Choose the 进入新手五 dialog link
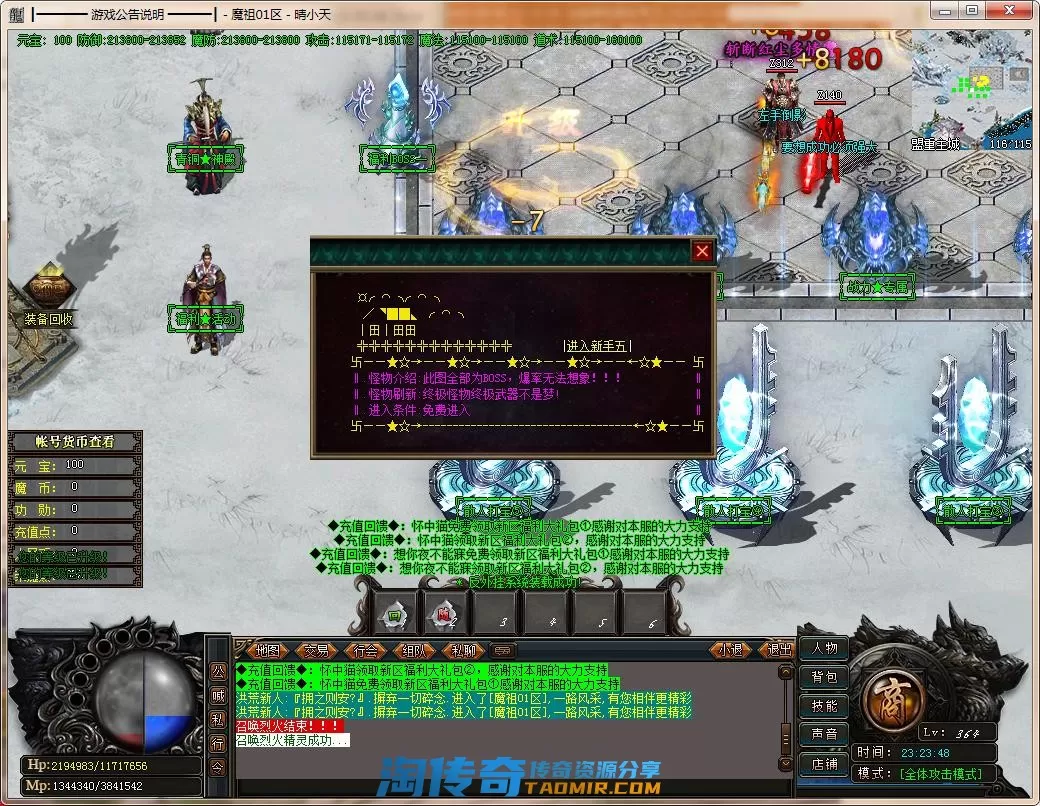 coord(597,346)
